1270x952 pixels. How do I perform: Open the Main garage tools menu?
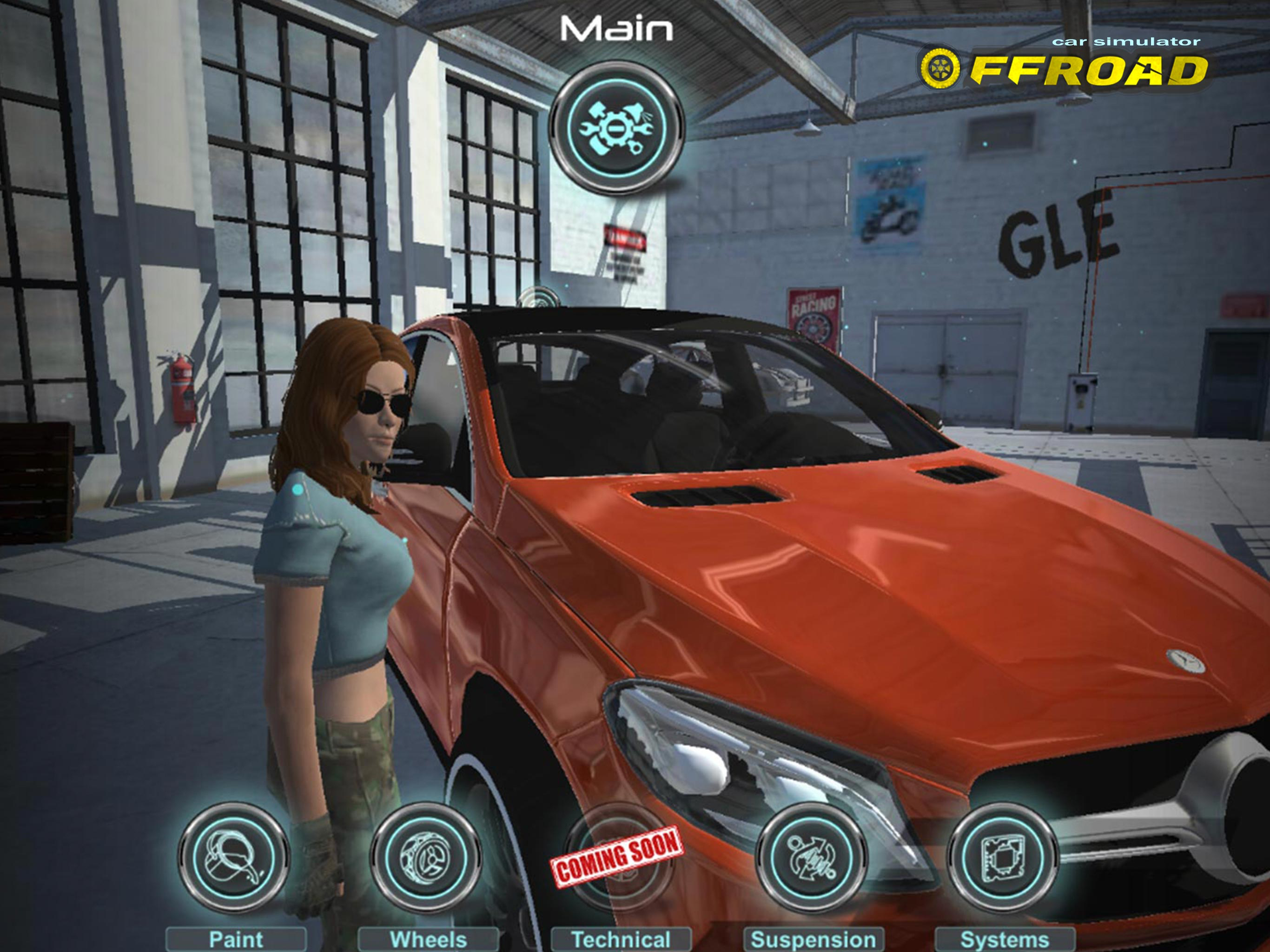click(x=616, y=127)
